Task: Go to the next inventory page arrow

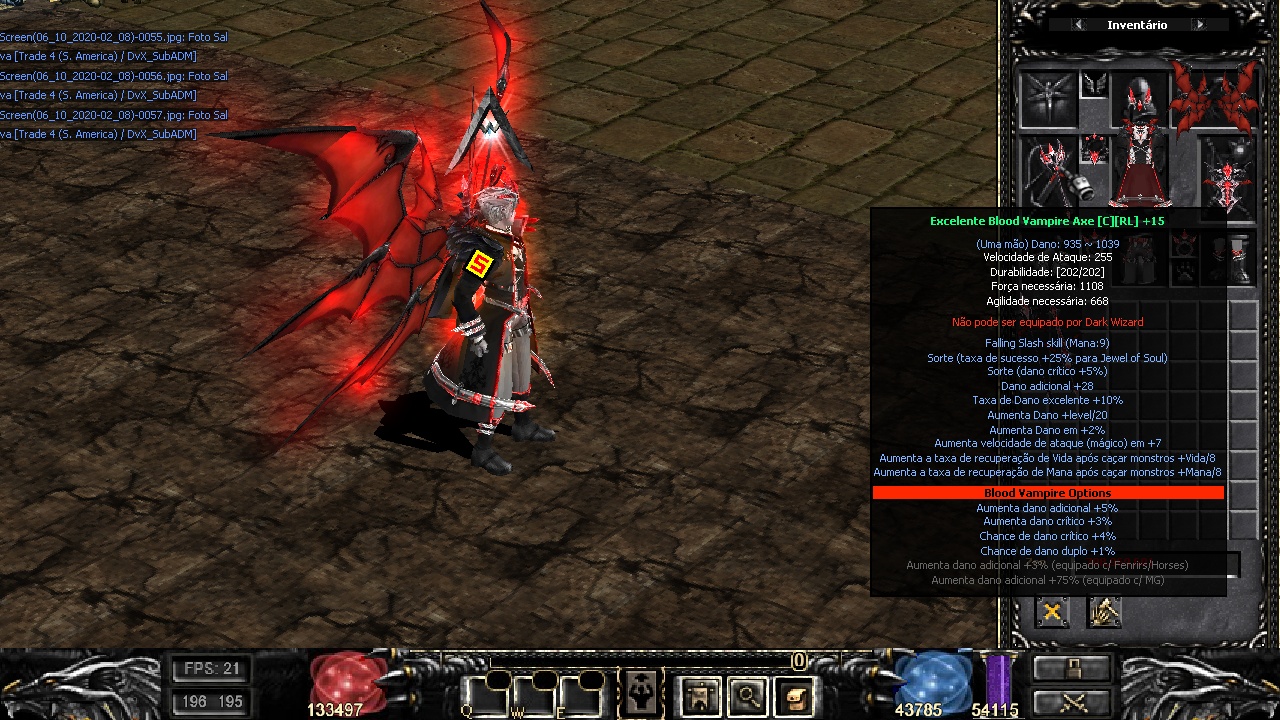Action: [x=1199, y=25]
